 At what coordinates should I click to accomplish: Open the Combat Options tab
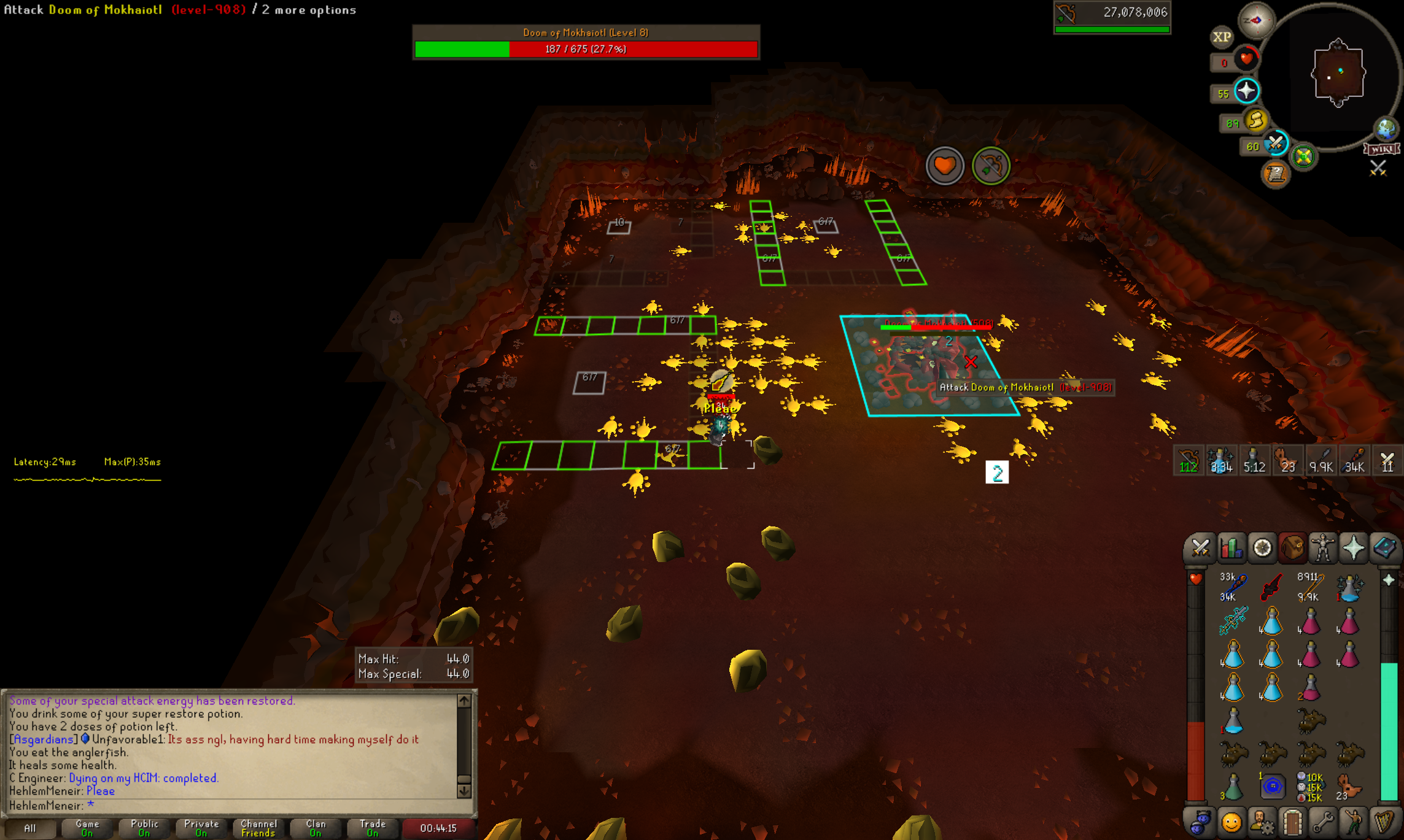(1200, 548)
